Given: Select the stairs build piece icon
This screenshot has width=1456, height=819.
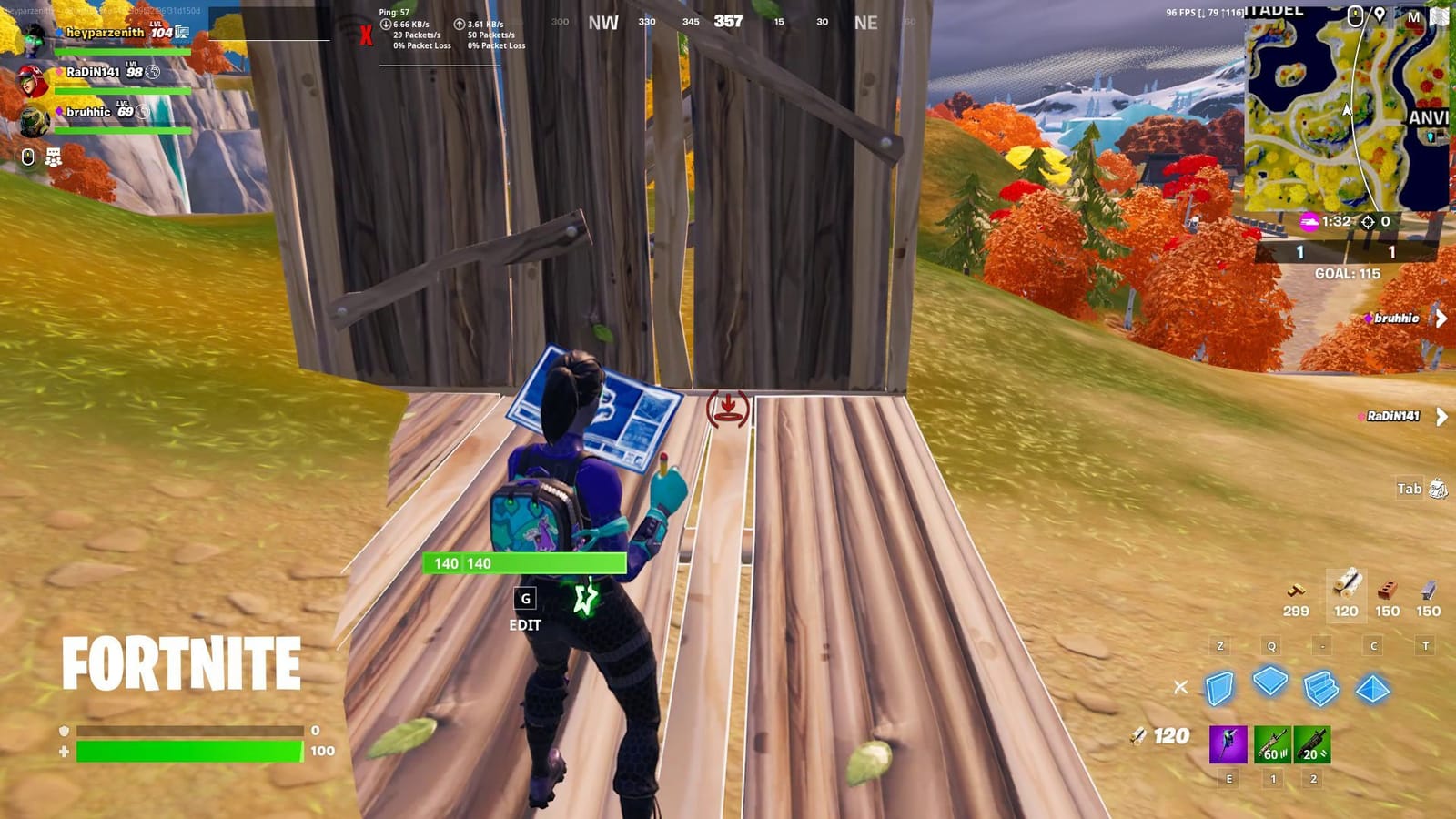Looking at the screenshot, I should pos(1319,689).
